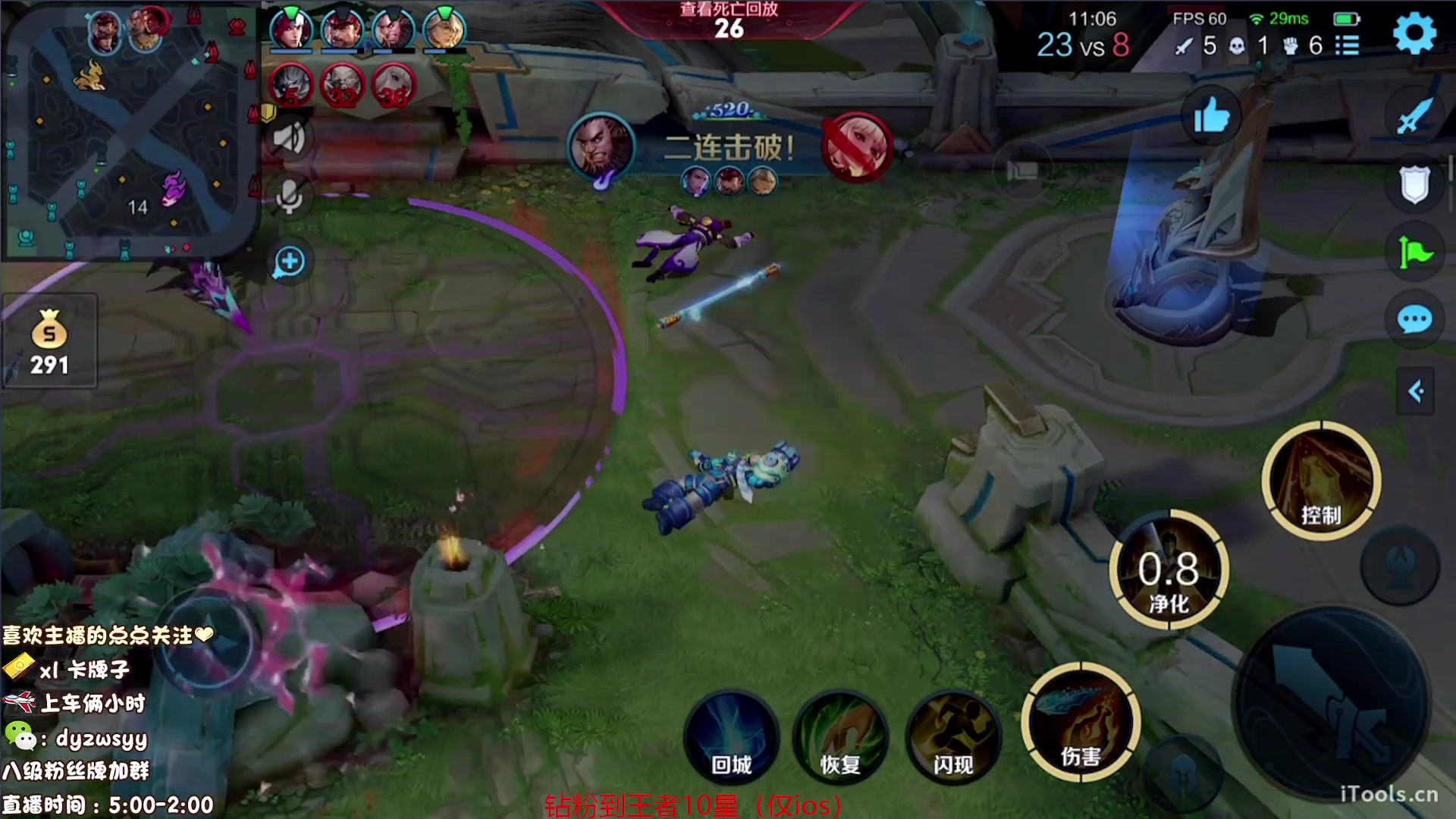The height and width of the screenshot is (819, 1456).
Task: Tap the thumbs-up like button
Action: pyautogui.click(x=1210, y=116)
